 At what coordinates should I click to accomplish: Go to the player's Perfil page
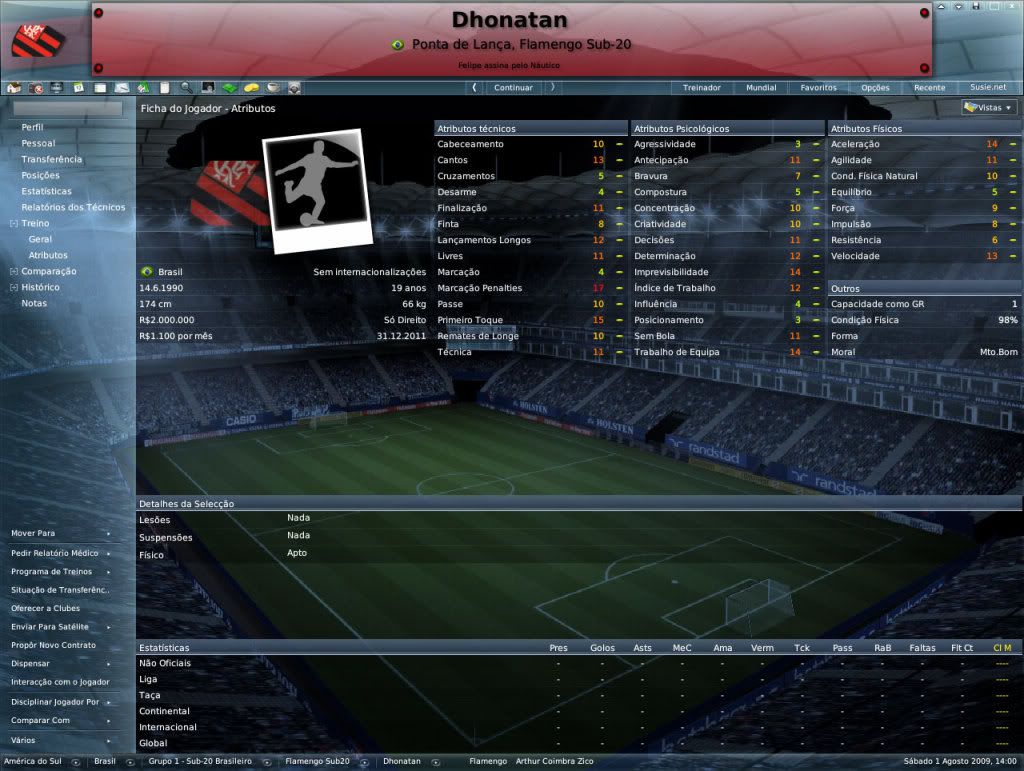[33, 128]
